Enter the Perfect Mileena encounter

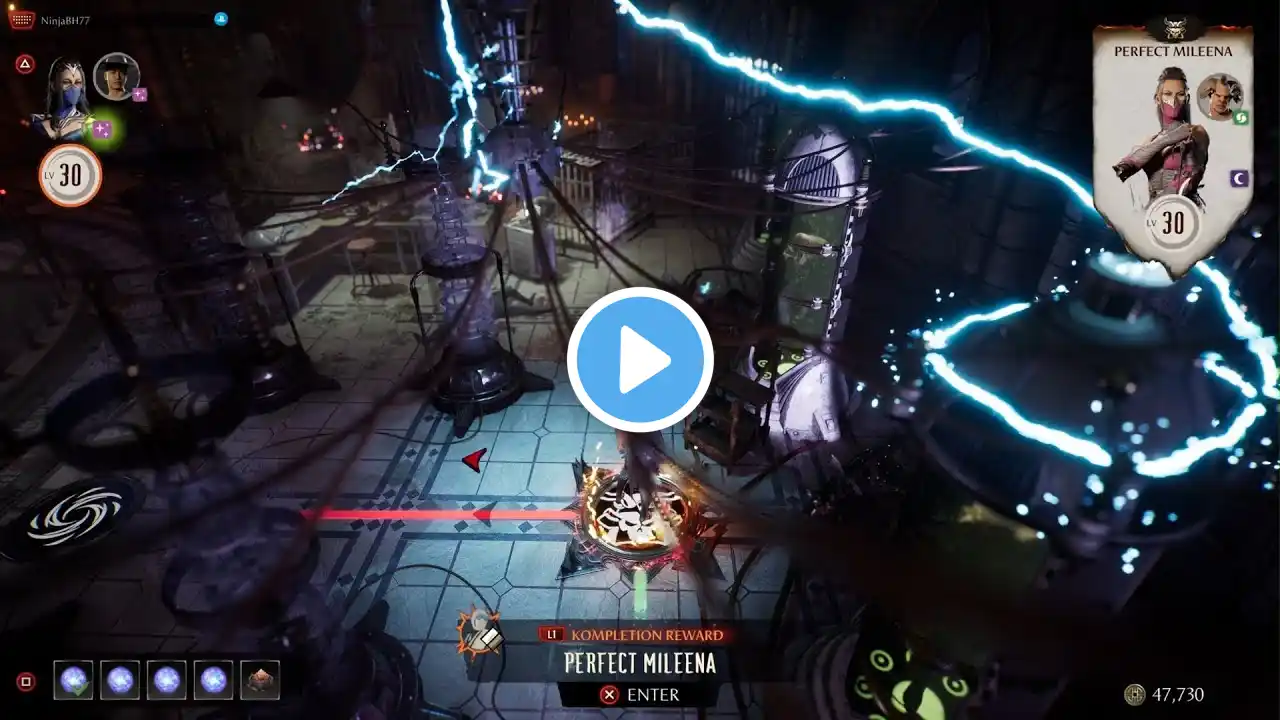[640, 694]
